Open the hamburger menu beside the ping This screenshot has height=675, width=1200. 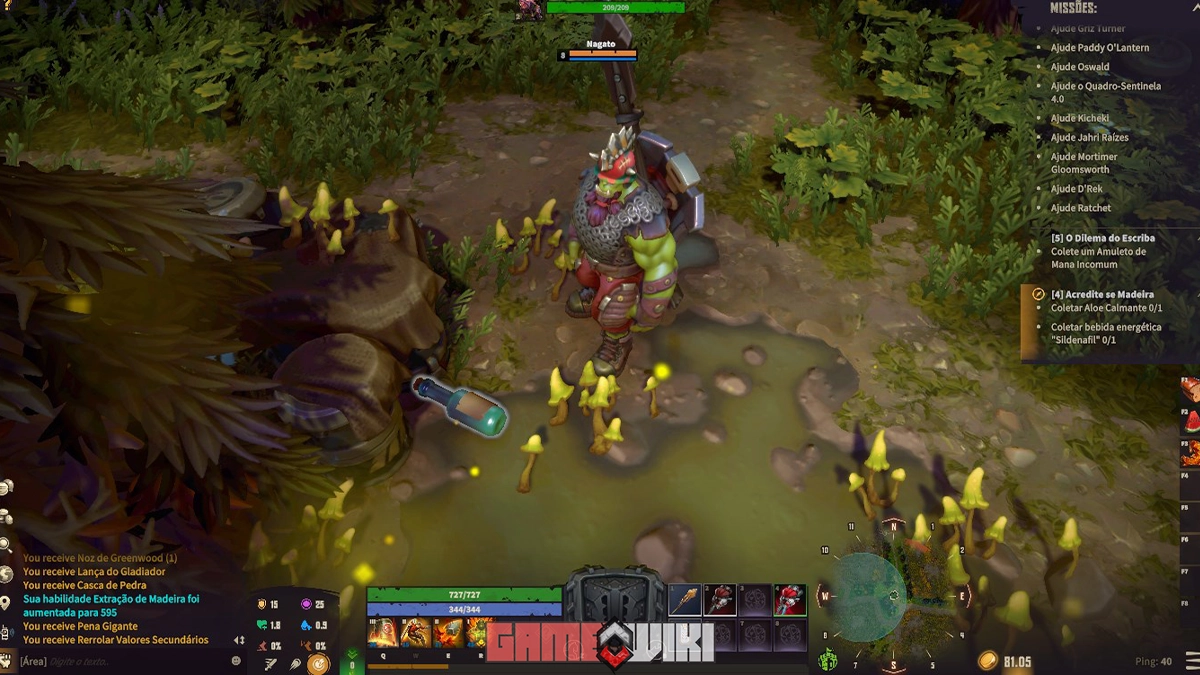pyautogui.click(x=1191, y=661)
